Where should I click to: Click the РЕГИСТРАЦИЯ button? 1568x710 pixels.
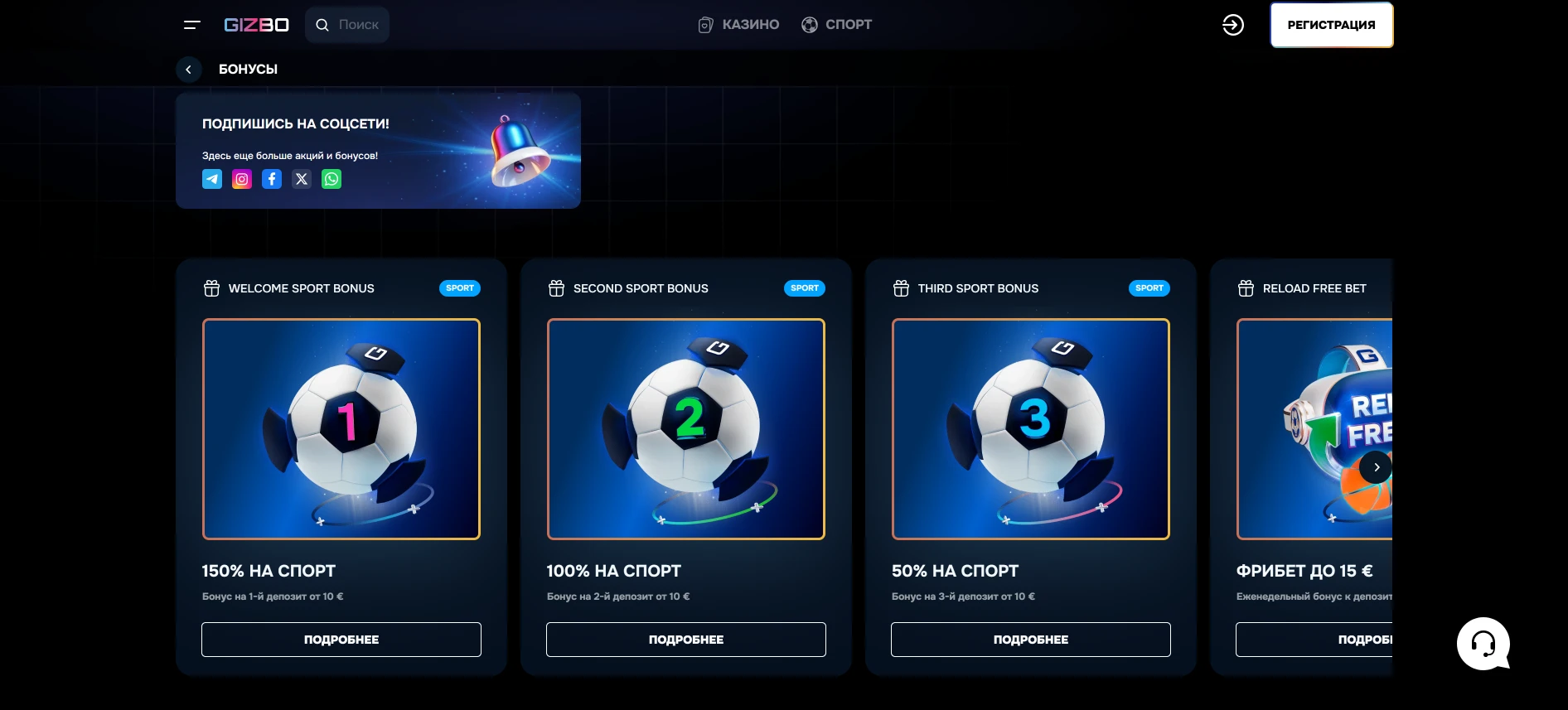click(x=1331, y=25)
